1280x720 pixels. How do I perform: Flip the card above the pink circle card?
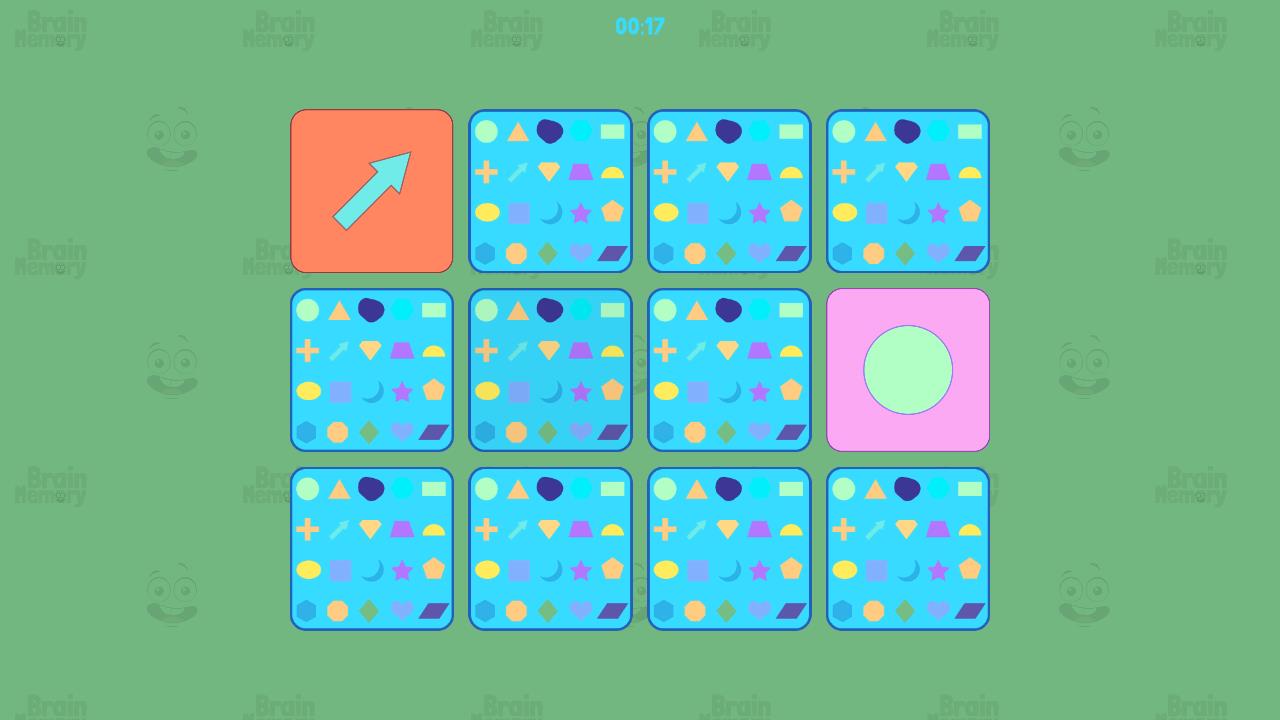pyautogui.click(x=908, y=190)
